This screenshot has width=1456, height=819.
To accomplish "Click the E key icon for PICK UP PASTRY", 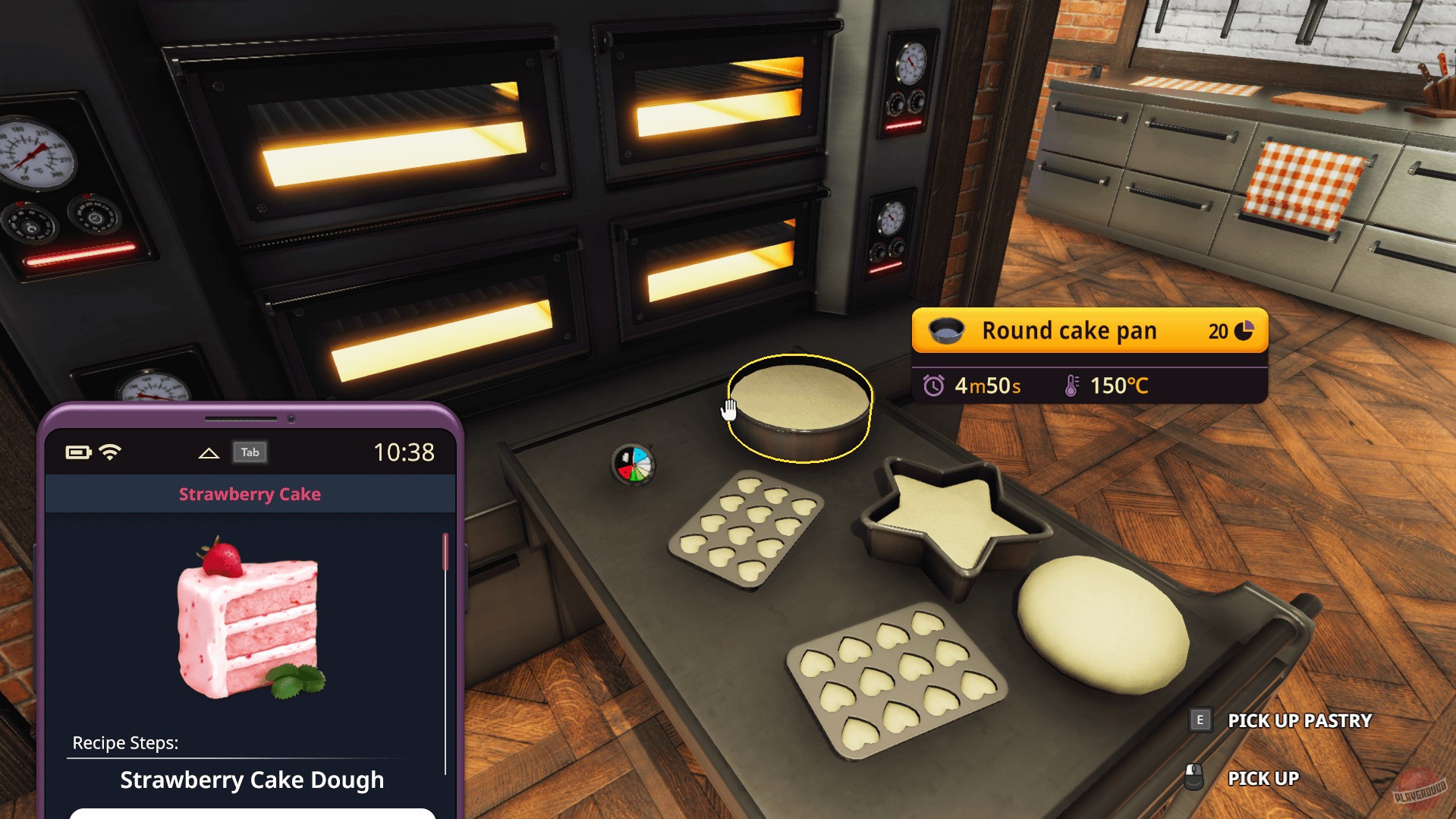I will tap(1200, 720).
